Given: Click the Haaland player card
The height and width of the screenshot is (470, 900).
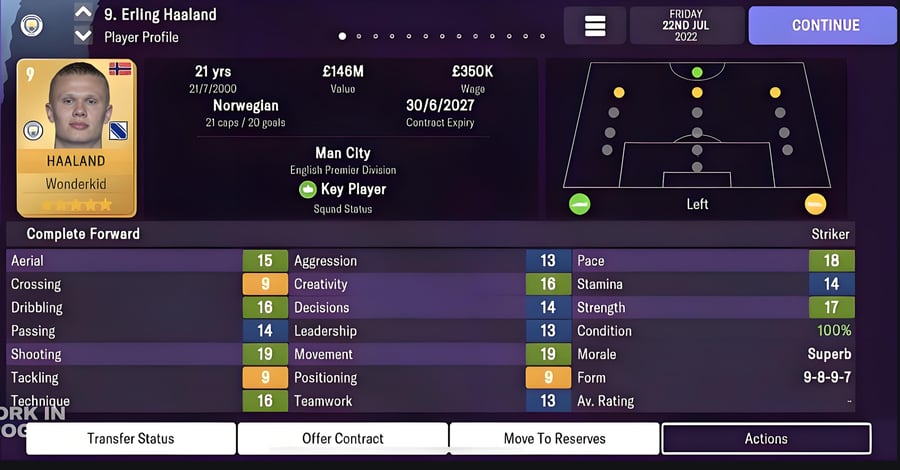Looking at the screenshot, I should (76, 138).
